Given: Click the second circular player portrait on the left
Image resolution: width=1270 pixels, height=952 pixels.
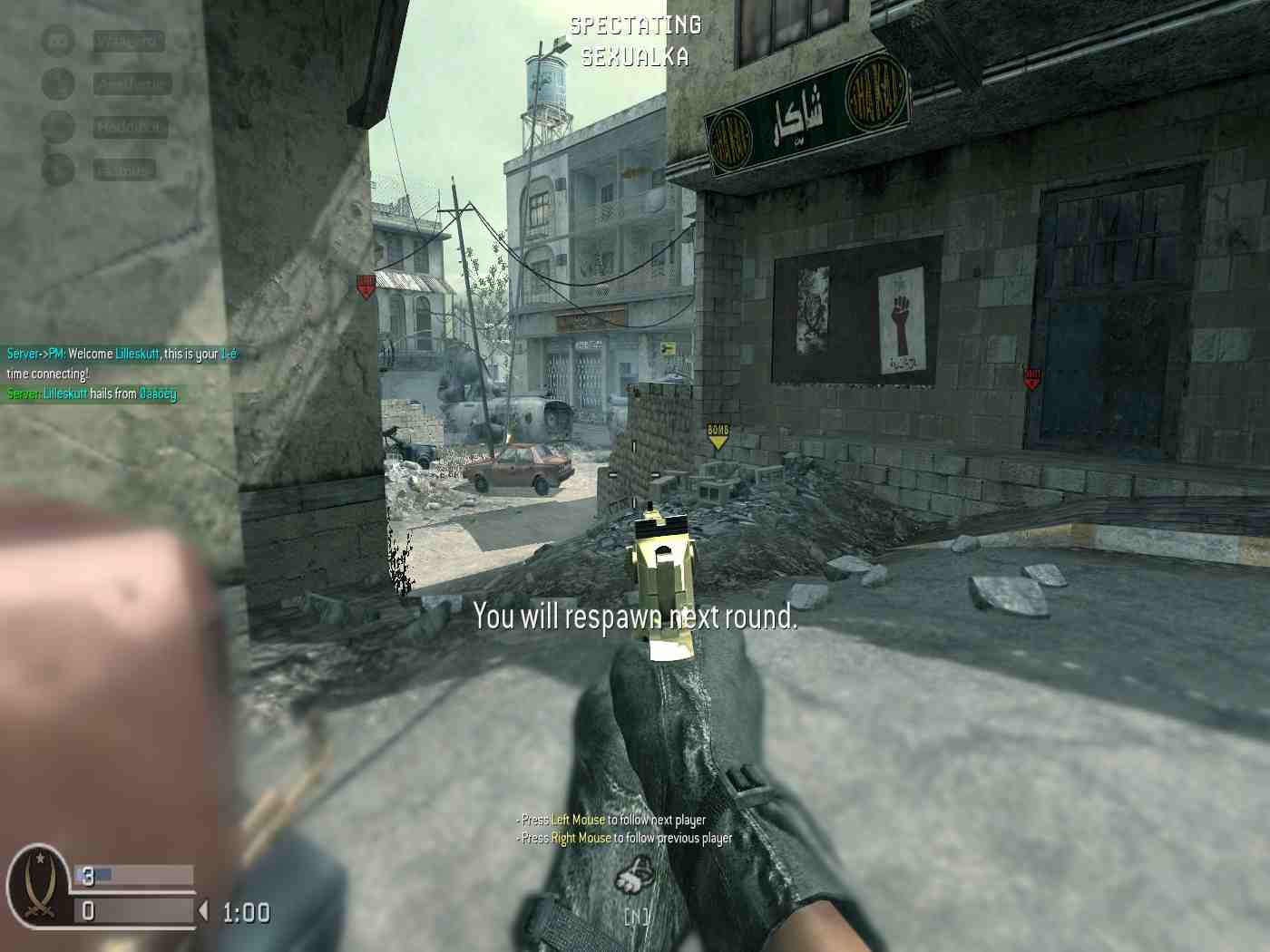Looking at the screenshot, I should (x=57, y=83).
